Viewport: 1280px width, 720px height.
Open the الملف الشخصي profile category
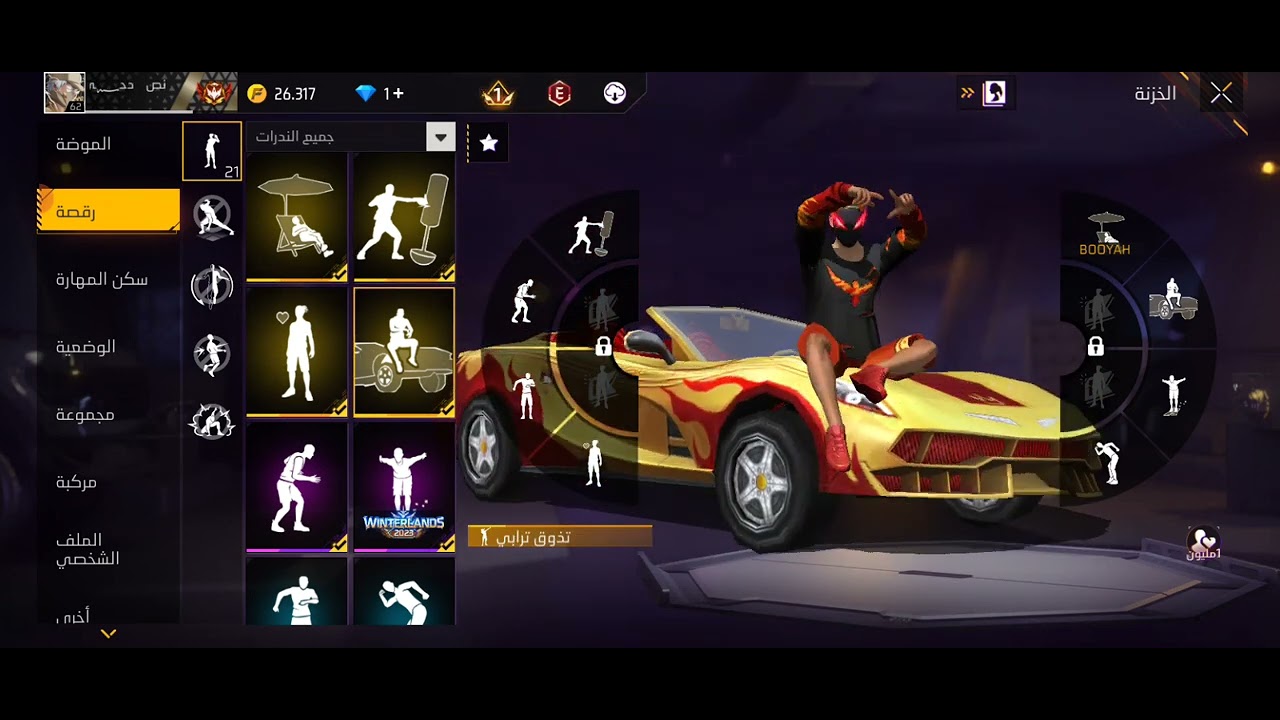coord(88,549)
